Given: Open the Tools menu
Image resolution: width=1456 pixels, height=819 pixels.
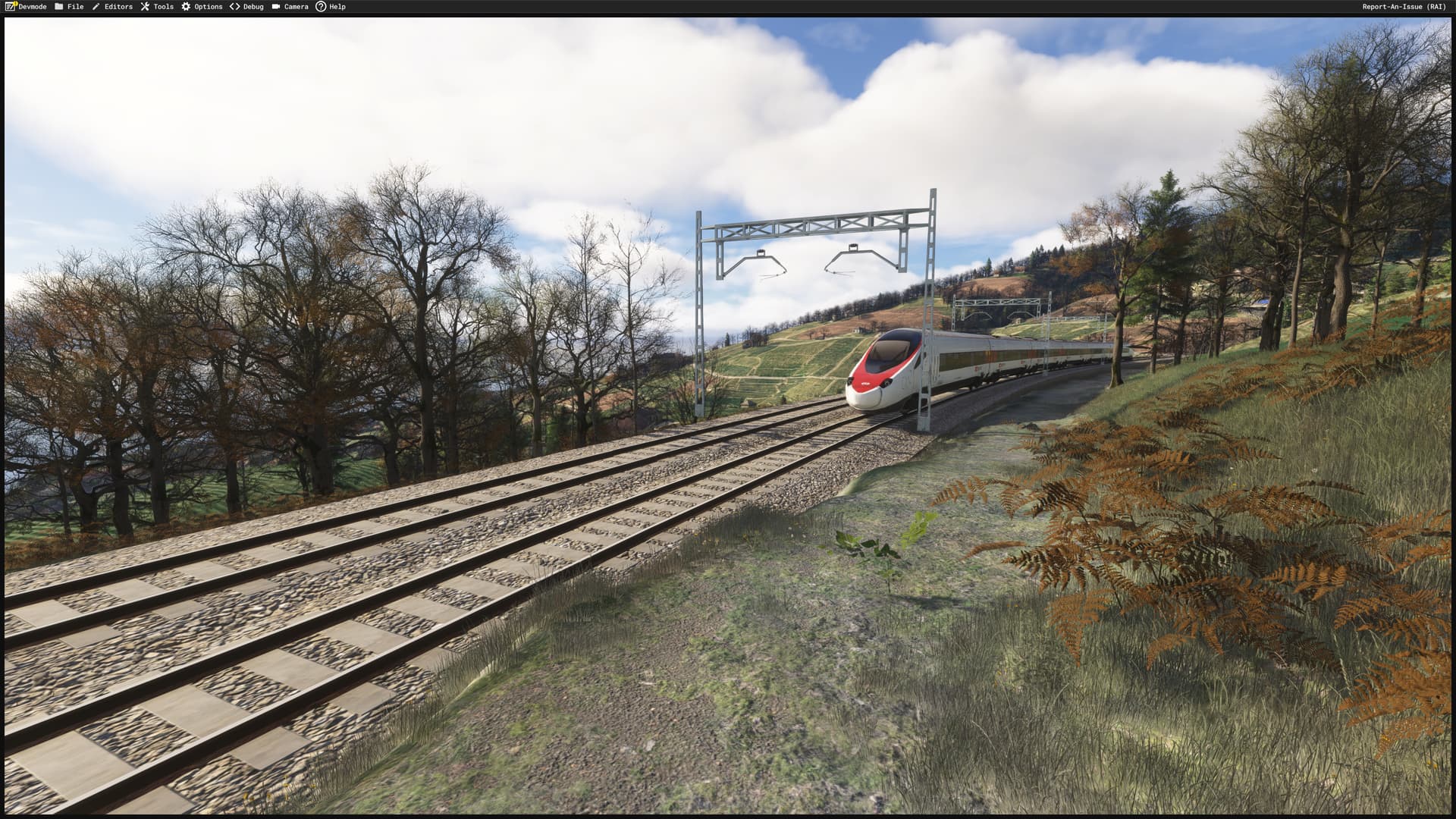Looking at the screenshot, I should pos(162,7).
